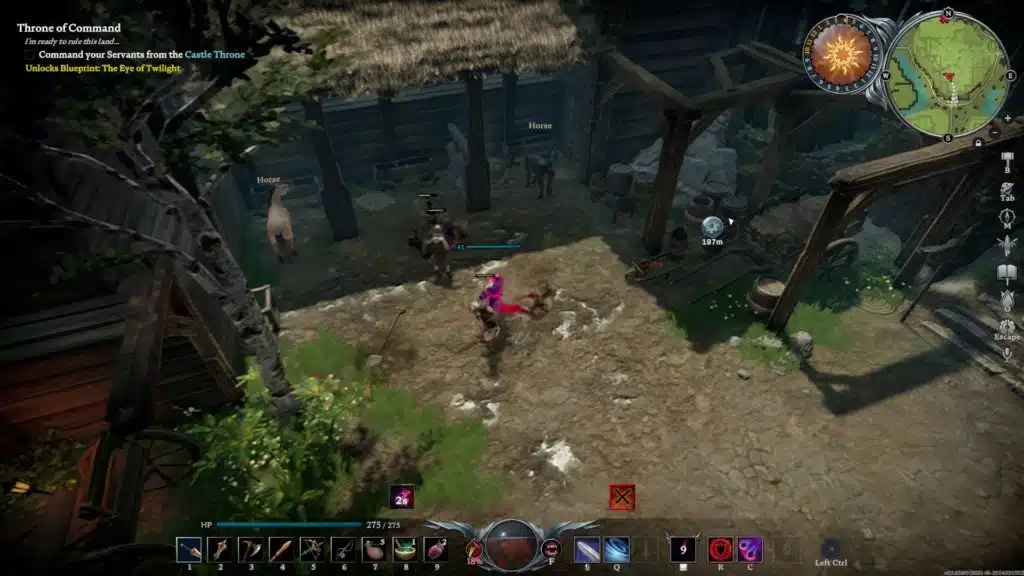Image resolution: width=1024 pixels, height=576 pixels.
Task: Select the sword in hotbar slot 1
Action: tap(188, 549)
